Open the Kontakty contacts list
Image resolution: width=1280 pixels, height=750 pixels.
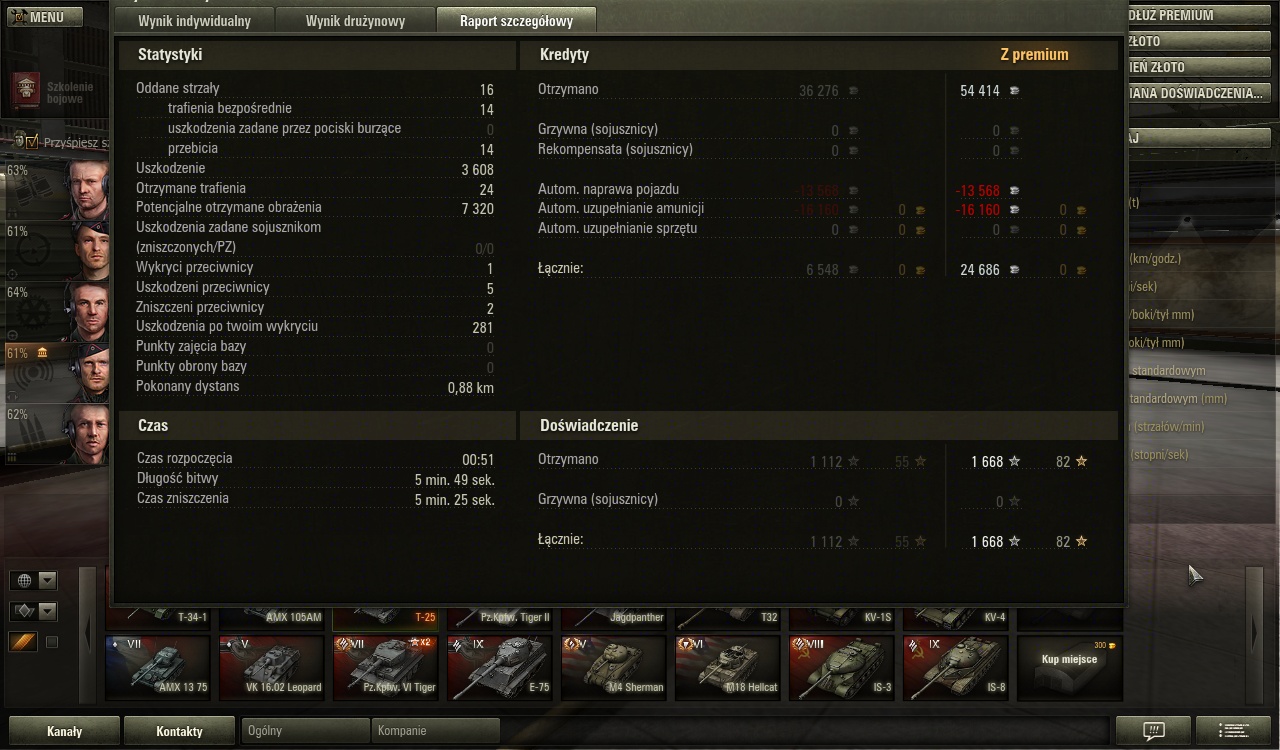180,731
